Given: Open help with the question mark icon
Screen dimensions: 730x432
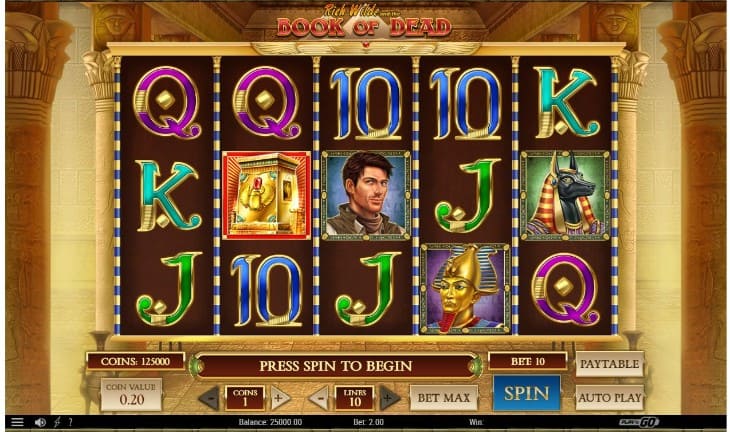Looking at the screenshot, I should (x=69, y=422).
